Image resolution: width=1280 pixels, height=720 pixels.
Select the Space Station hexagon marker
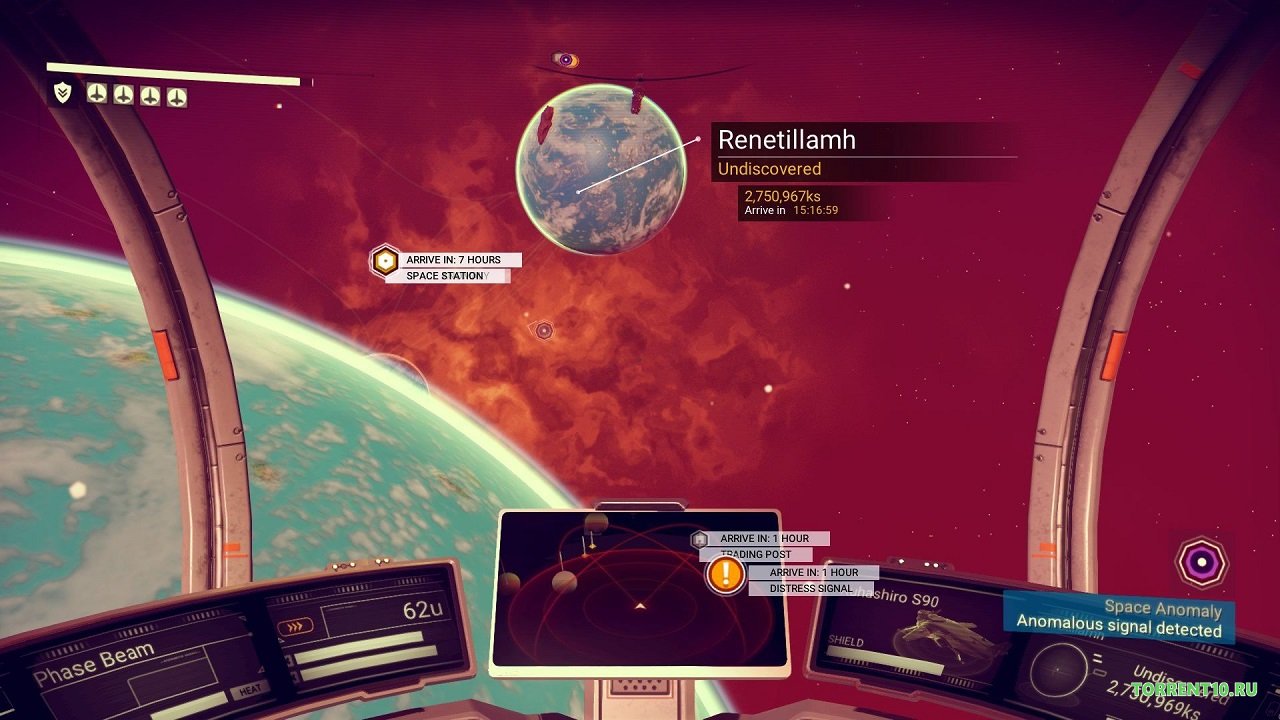pyautogui.click(x=385, y=262)
